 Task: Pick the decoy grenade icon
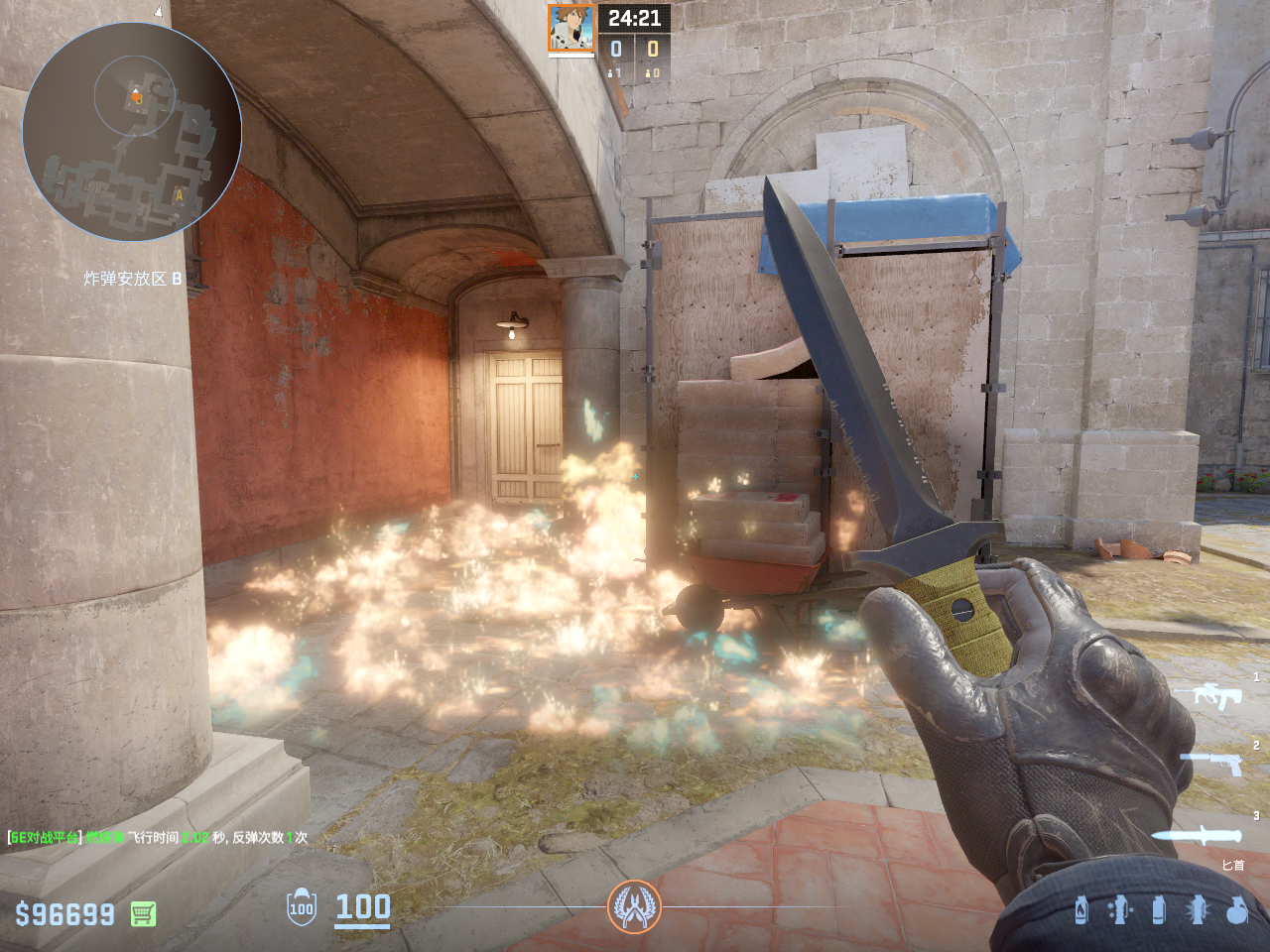1120,909
